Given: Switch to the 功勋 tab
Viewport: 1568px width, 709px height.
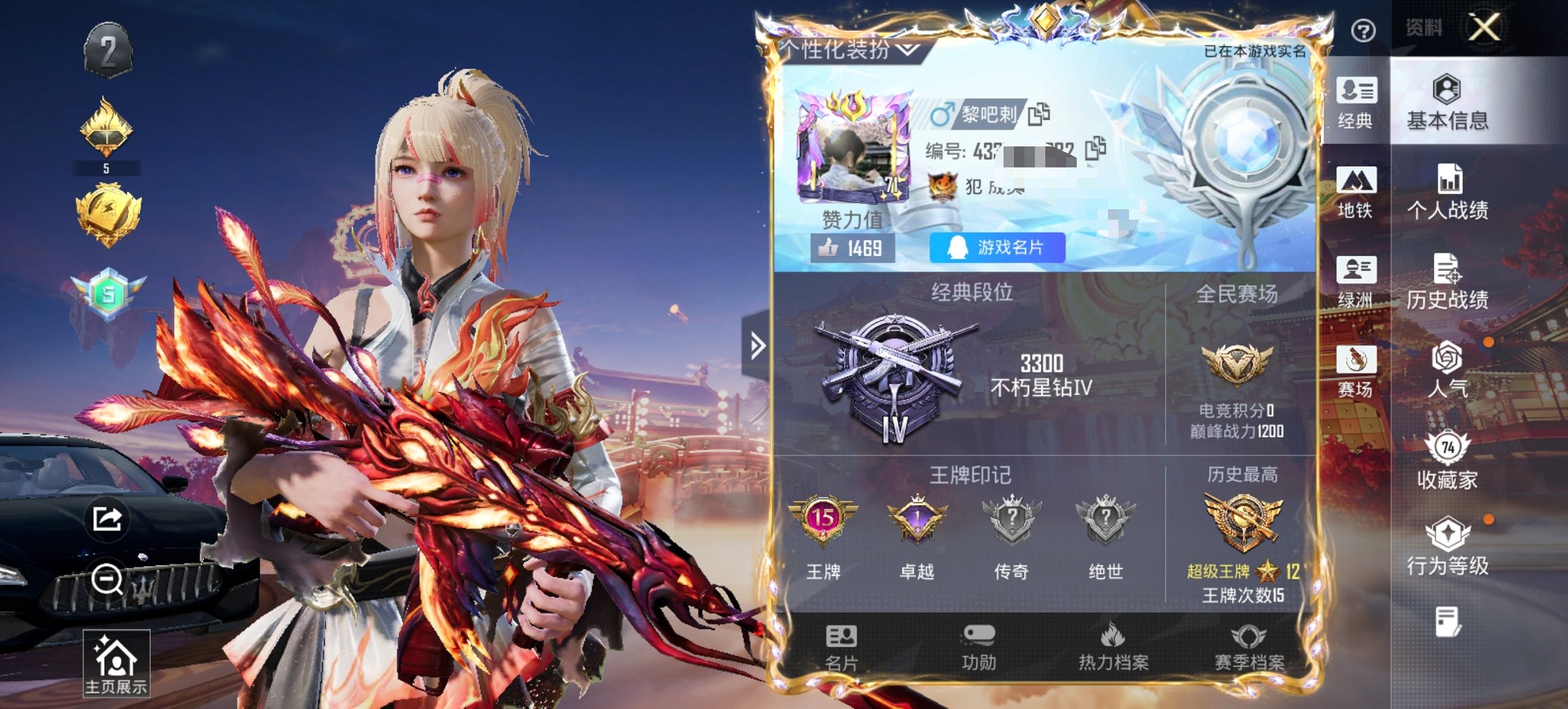Looking at the screenshot, I should pos(980,648).
